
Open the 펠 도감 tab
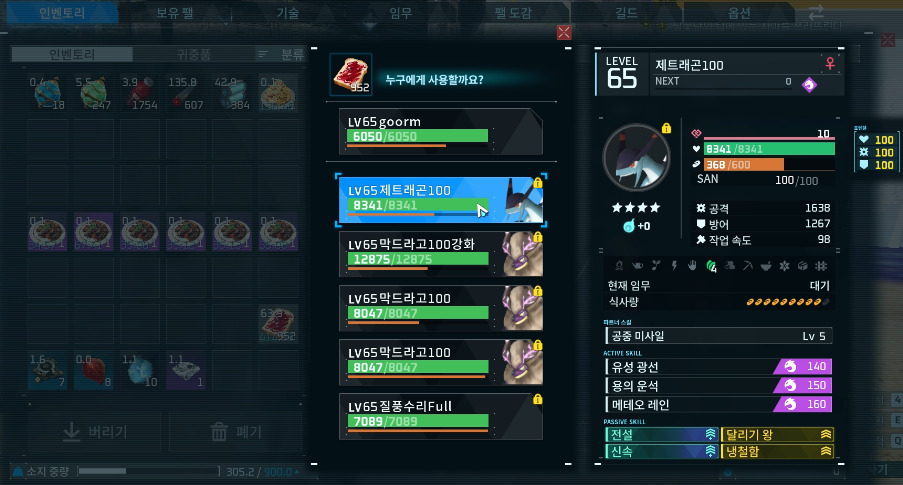pyautogui.click(x=513, y=13)
